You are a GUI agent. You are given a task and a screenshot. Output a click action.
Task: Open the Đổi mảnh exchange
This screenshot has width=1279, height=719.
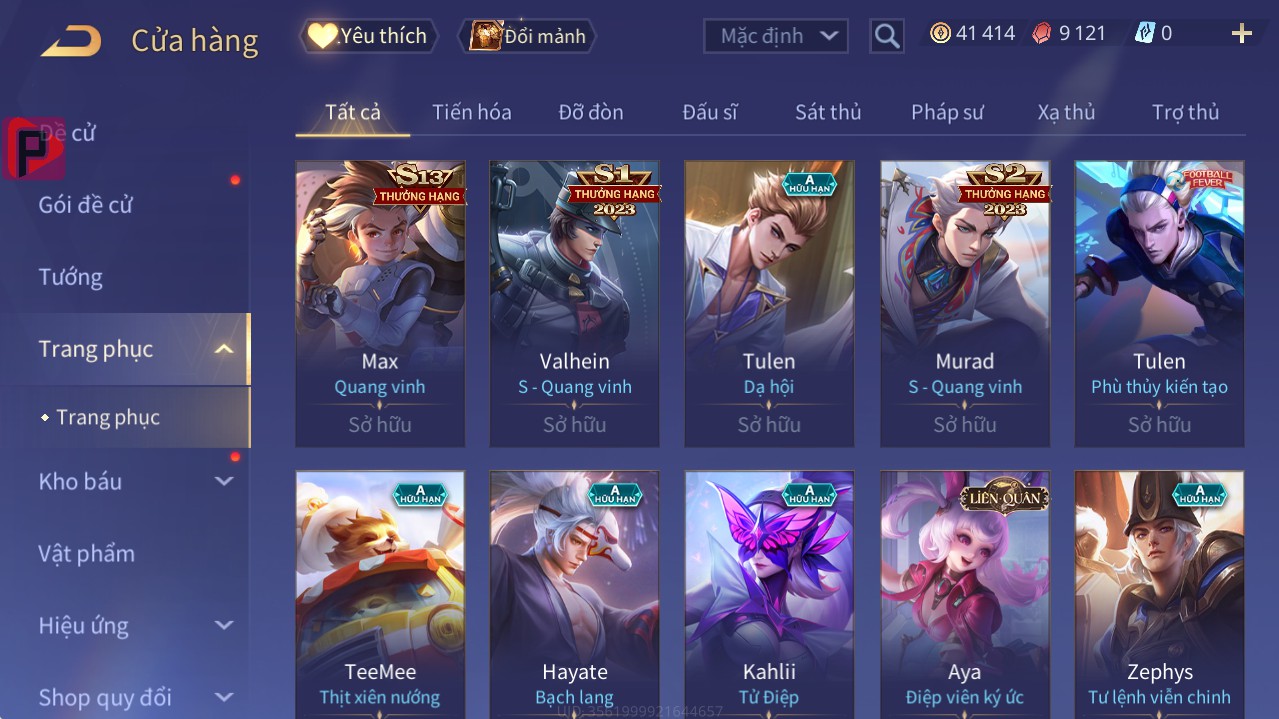click(528, 36)
